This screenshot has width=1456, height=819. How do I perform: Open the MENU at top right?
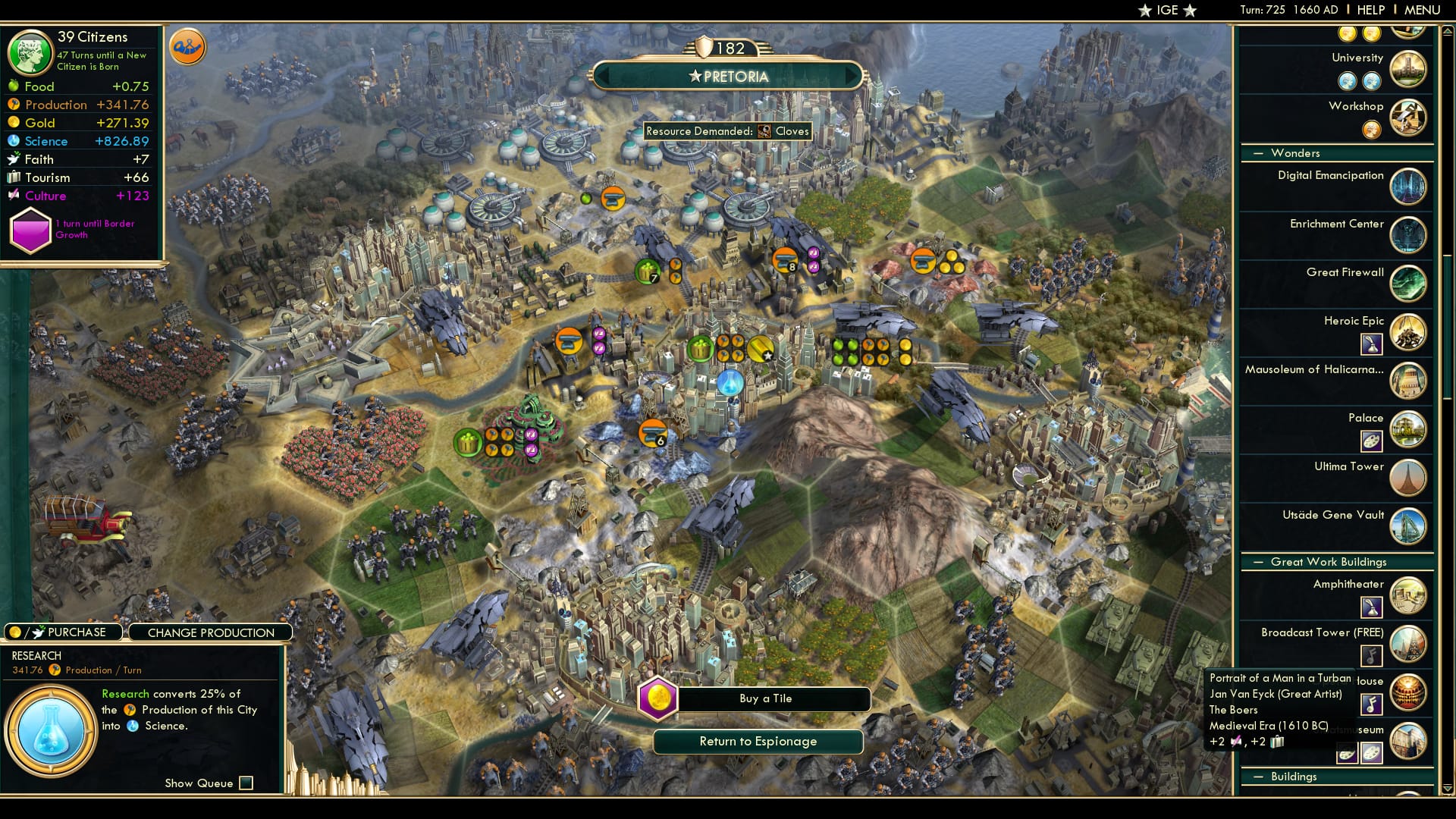[x=1423, y=10]
